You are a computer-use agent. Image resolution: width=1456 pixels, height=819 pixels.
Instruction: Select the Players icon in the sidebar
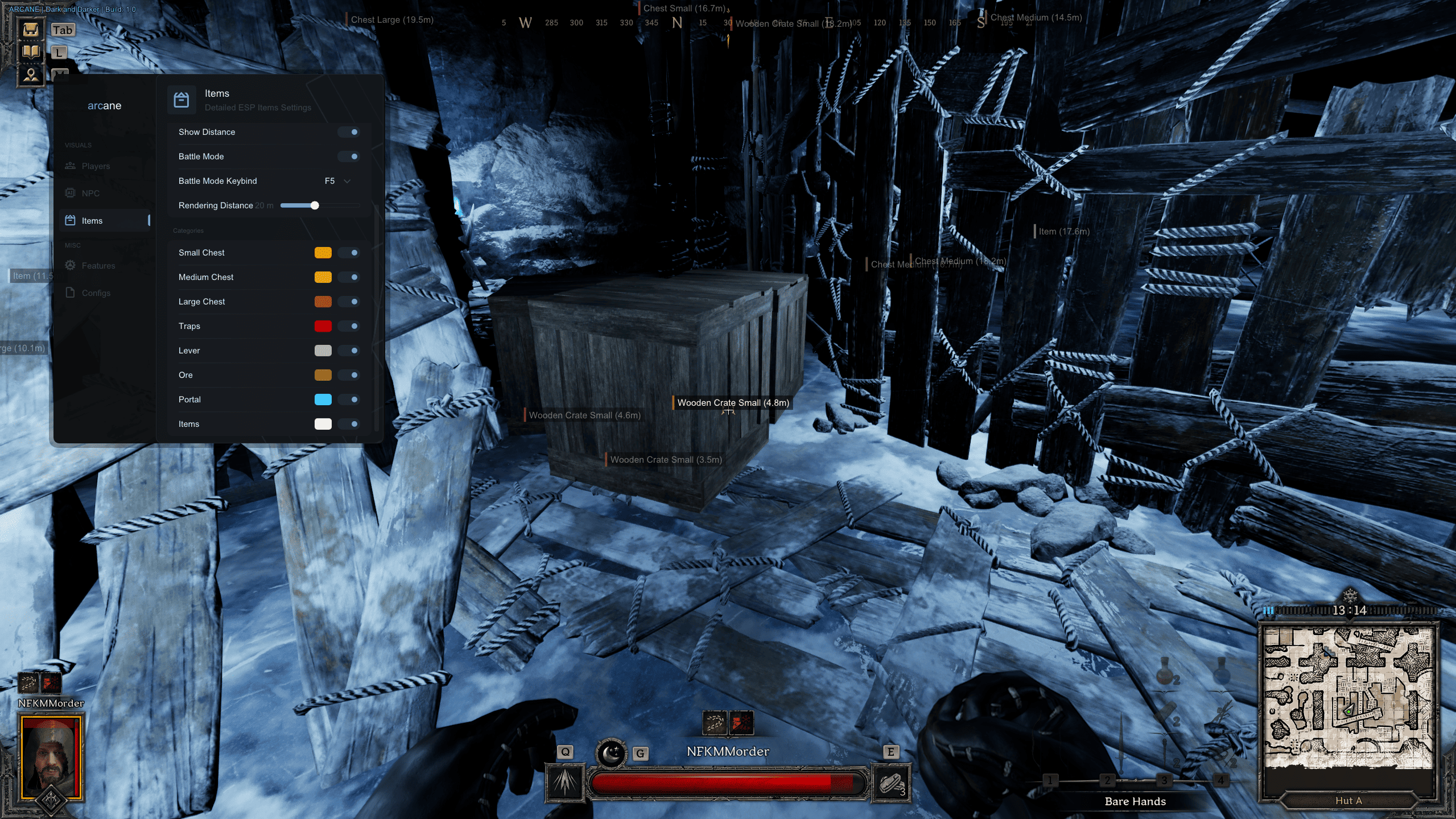70,166
